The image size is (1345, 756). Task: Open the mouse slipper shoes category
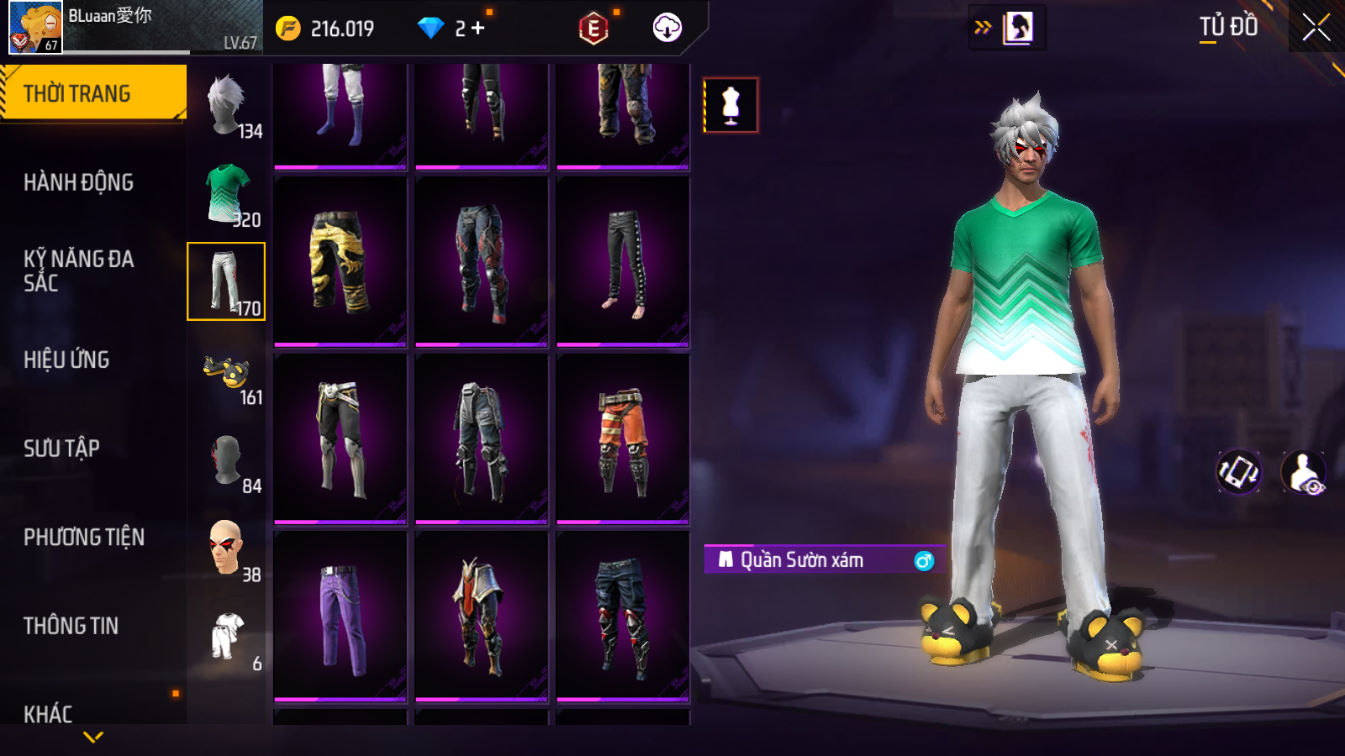coord(227,371)
